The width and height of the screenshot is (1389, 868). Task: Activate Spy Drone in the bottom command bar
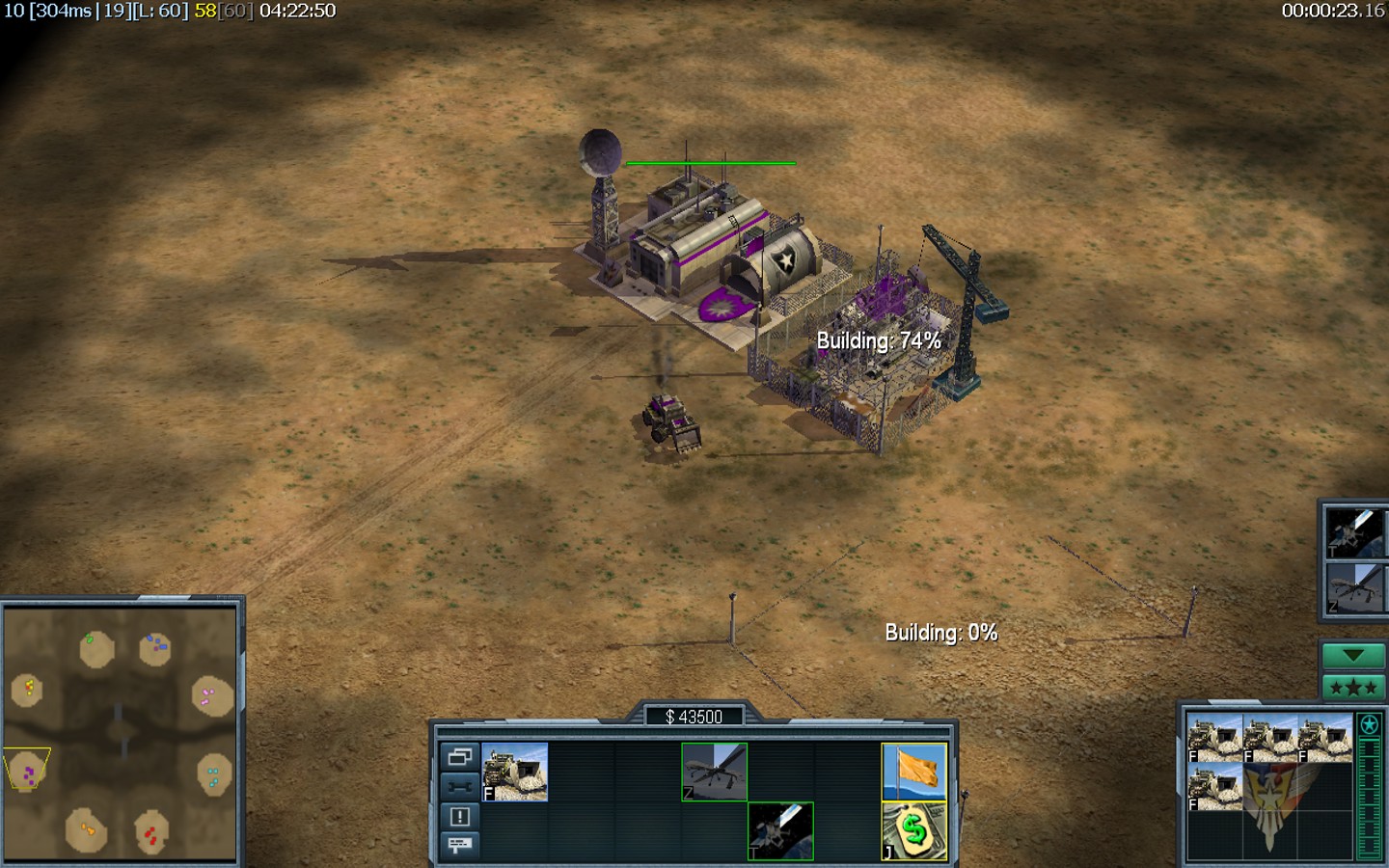click(x=715, y=772)
